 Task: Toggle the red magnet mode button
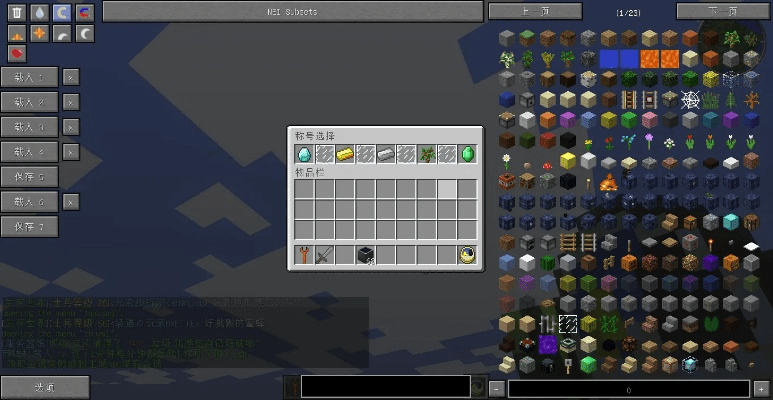(x=85, y=13)
